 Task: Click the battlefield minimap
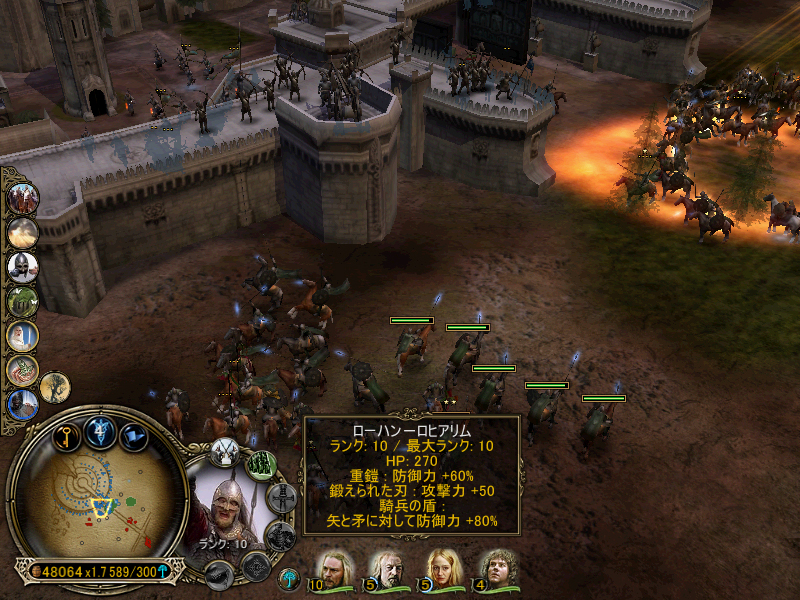click(95, 501)
